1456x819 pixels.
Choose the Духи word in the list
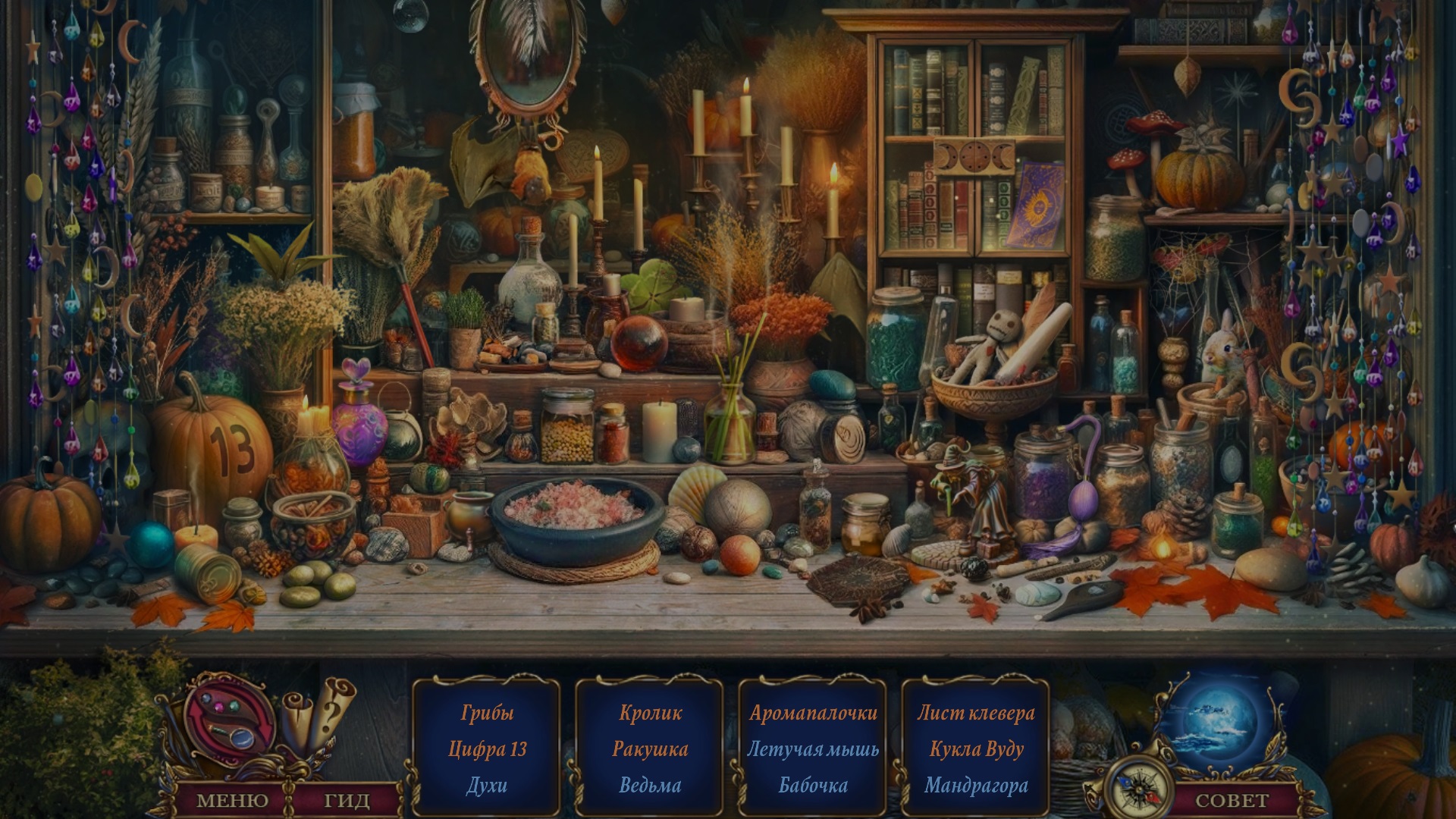[487, 786]
